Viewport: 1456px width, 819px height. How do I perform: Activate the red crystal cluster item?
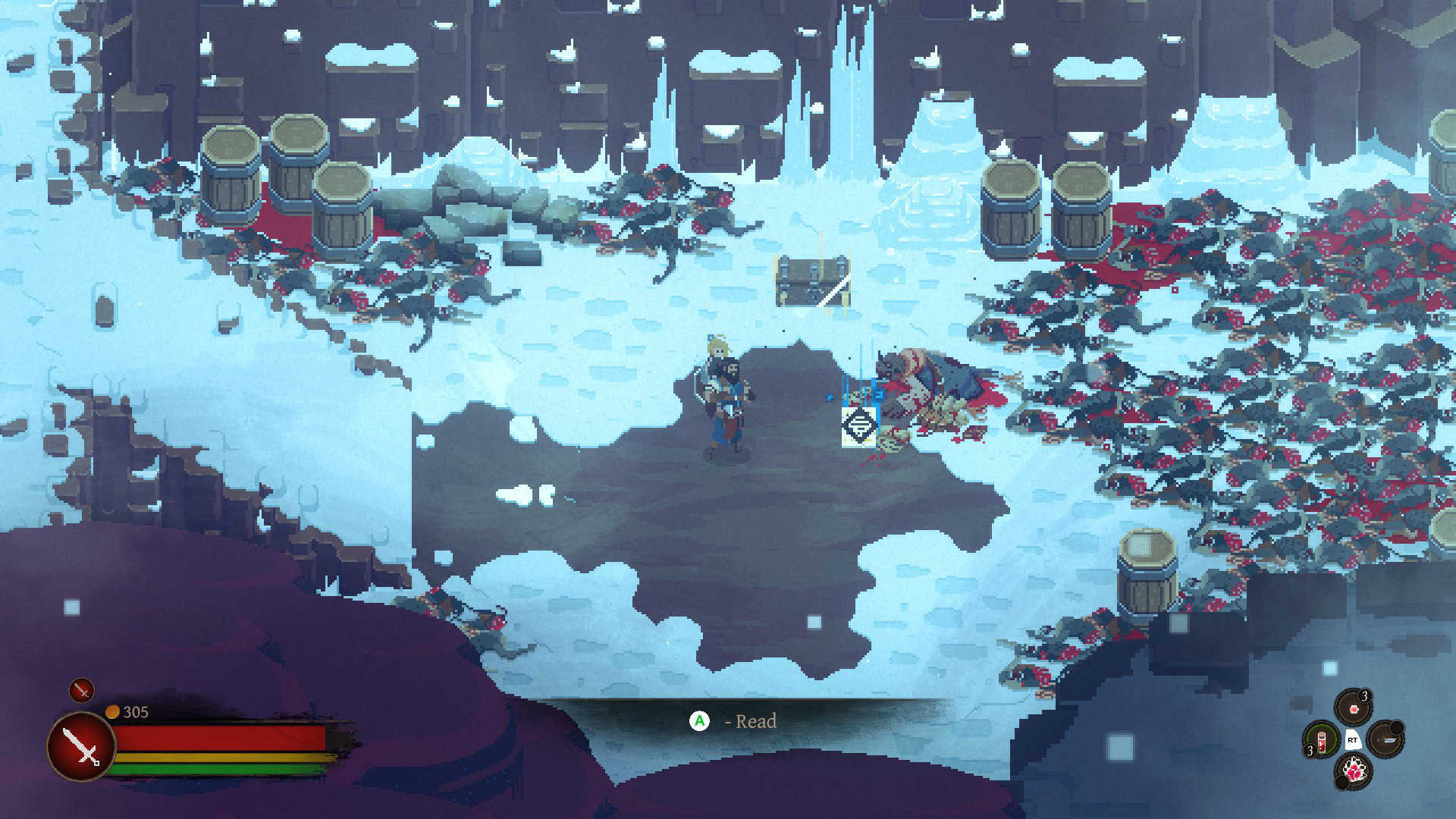pyautogui.click(x=1354, y=771)
